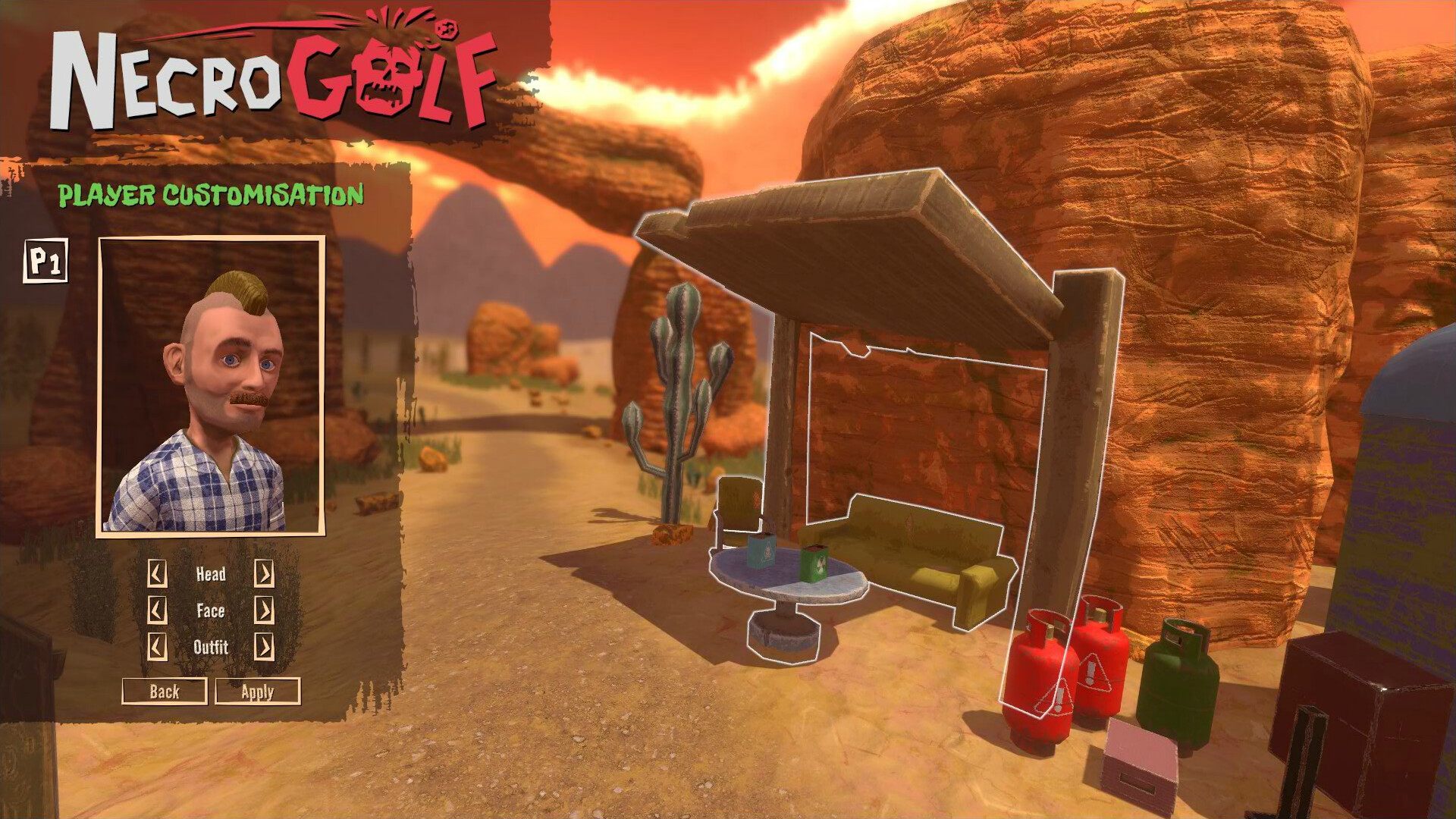Click the Face category label
This screenshot has height=819, width=1456.
click(210, 611)
